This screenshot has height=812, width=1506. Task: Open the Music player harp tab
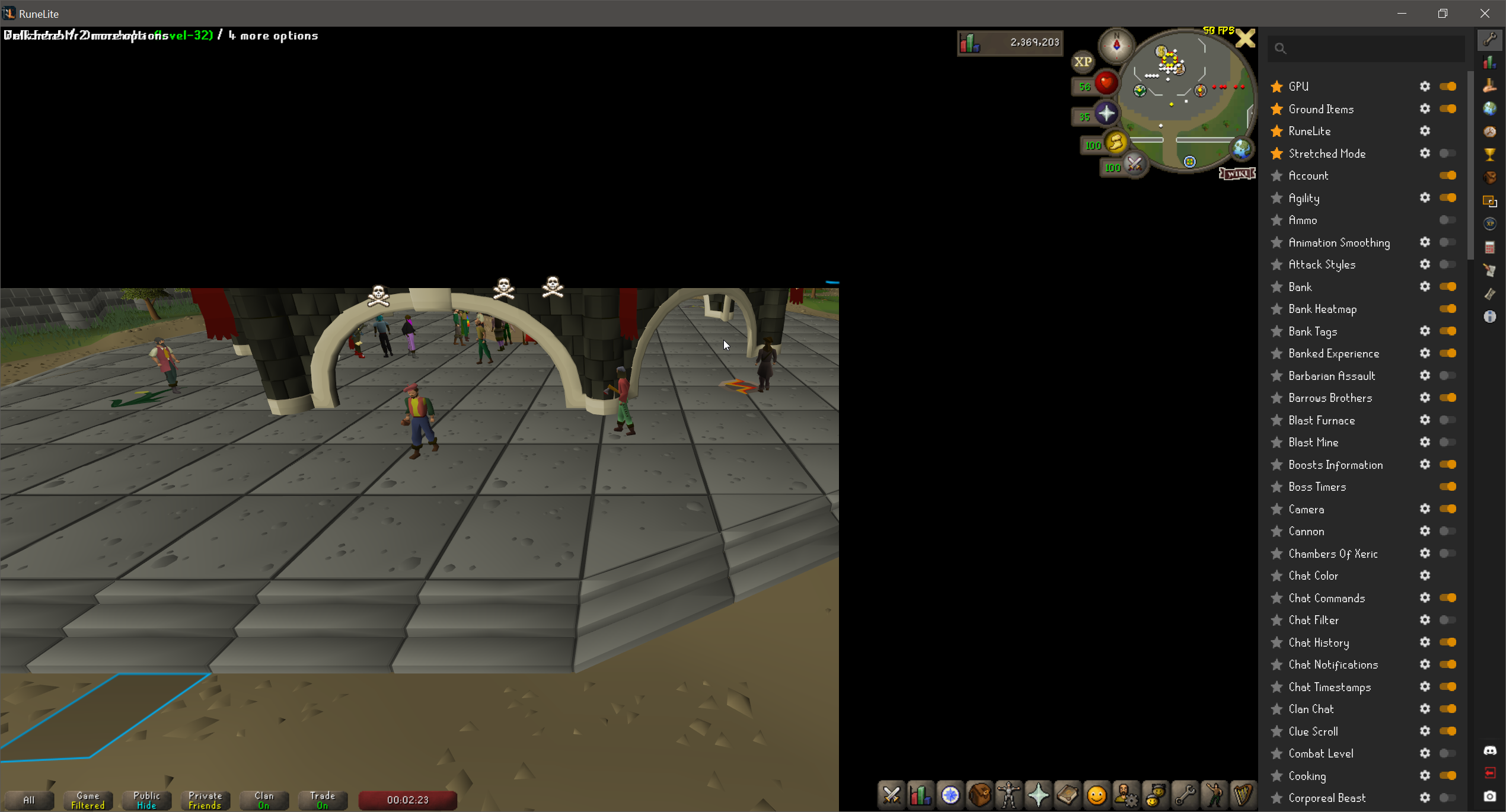pos(1245,796)
